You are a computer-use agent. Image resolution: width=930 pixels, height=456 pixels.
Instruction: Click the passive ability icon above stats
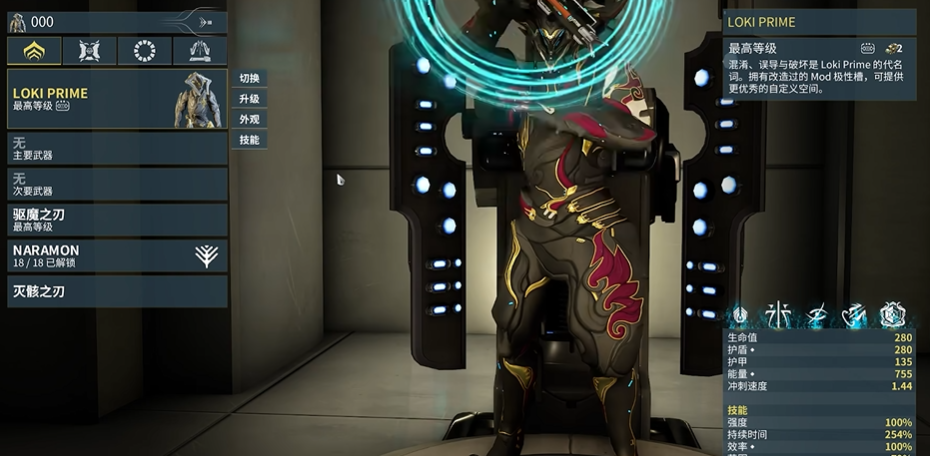pyautogui.click(x=741, y=316)
